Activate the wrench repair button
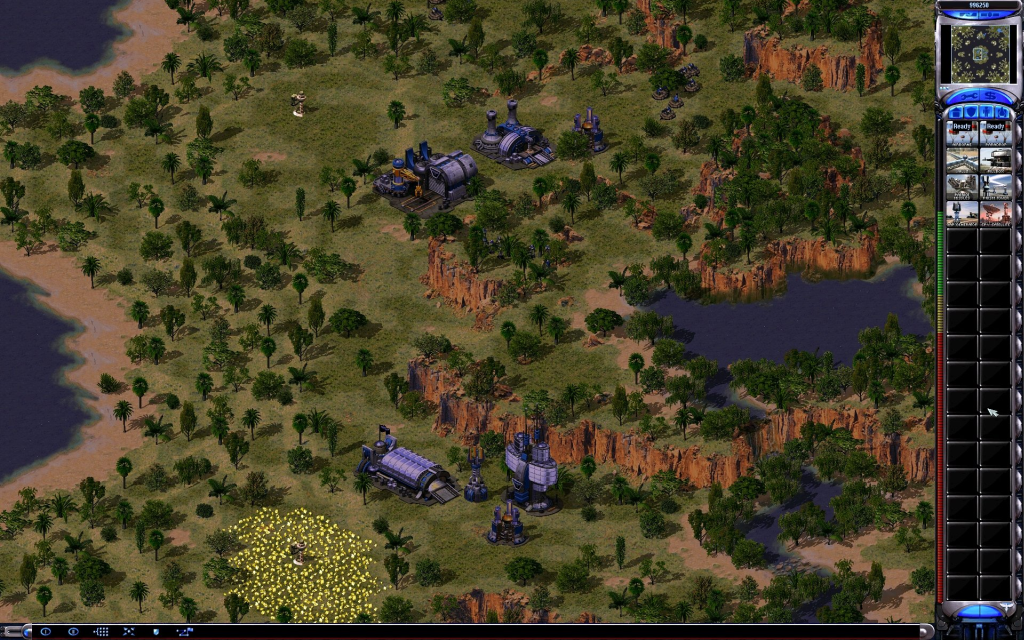The image size is (1024, 640). tap(962, 96)
